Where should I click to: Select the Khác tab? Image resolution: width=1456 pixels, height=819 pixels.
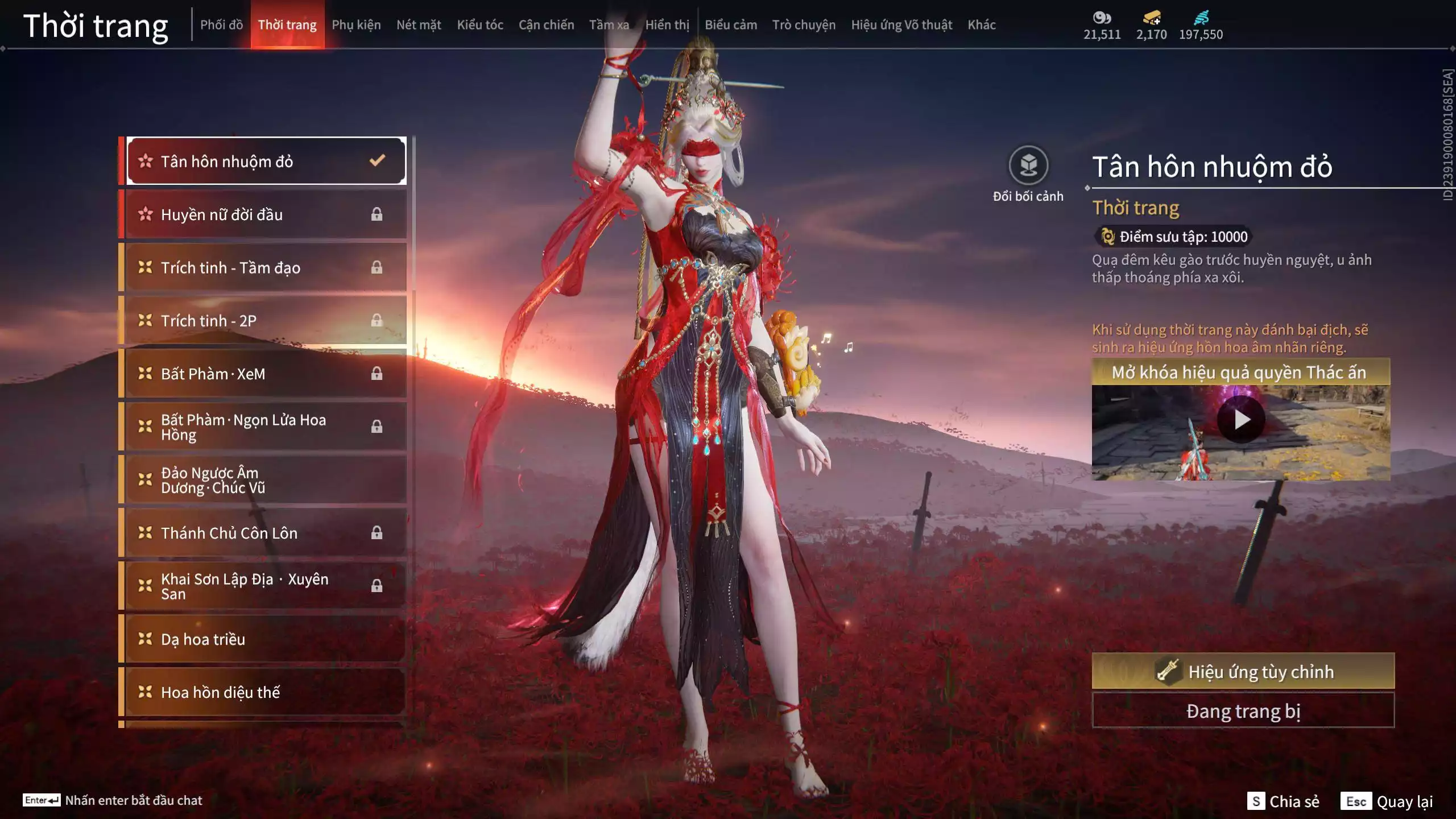[982, 25]
